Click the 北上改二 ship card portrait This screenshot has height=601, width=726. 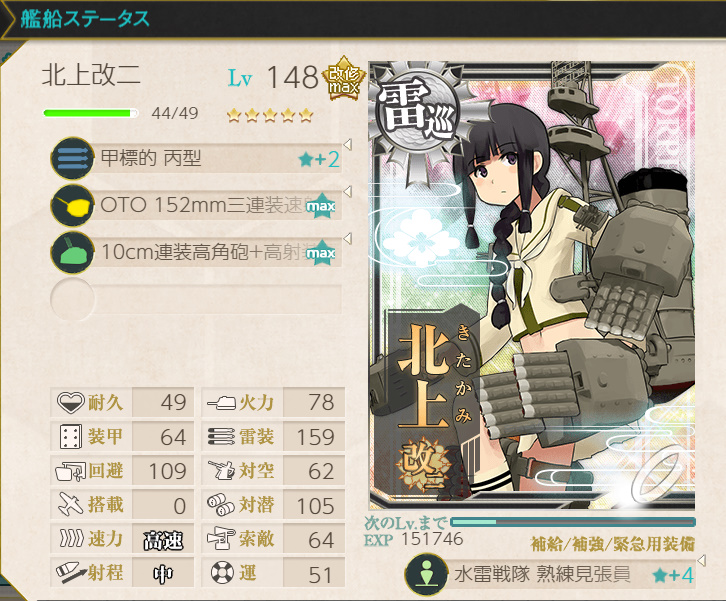tap(533, 285)
